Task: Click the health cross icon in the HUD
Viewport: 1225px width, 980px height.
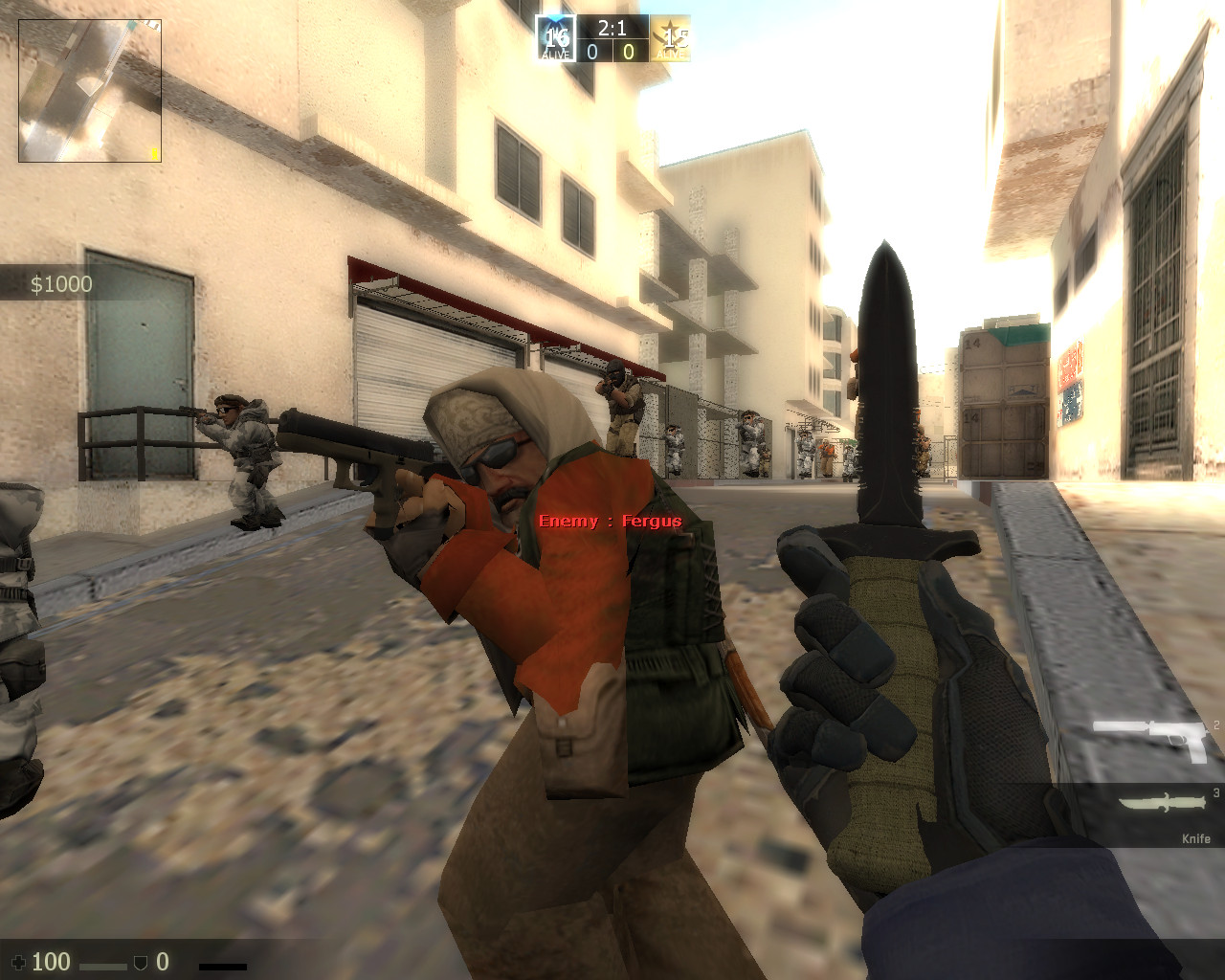Action: [x=19, y=962]
